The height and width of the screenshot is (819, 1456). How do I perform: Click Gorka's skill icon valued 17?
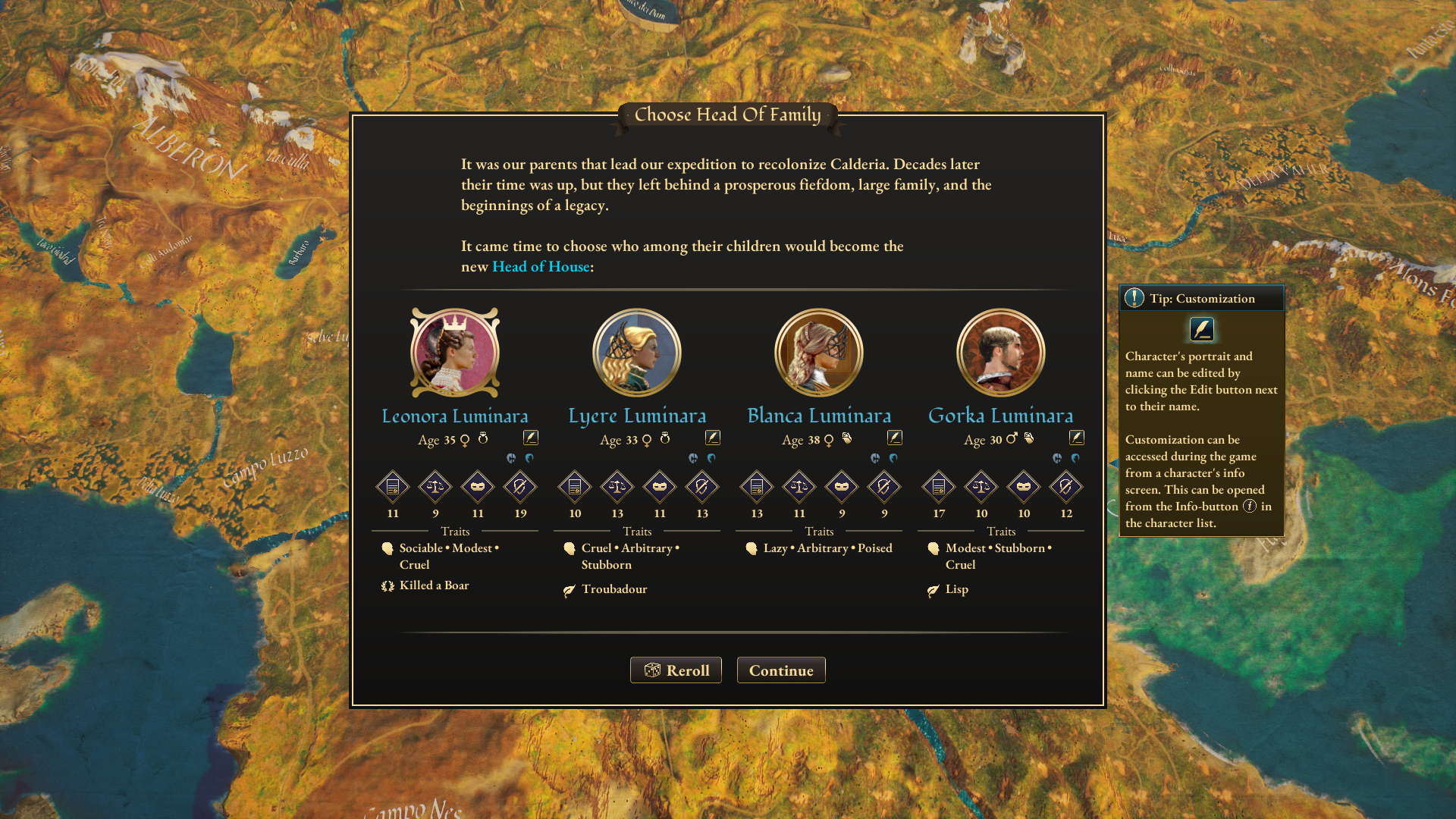click(939, 487)
